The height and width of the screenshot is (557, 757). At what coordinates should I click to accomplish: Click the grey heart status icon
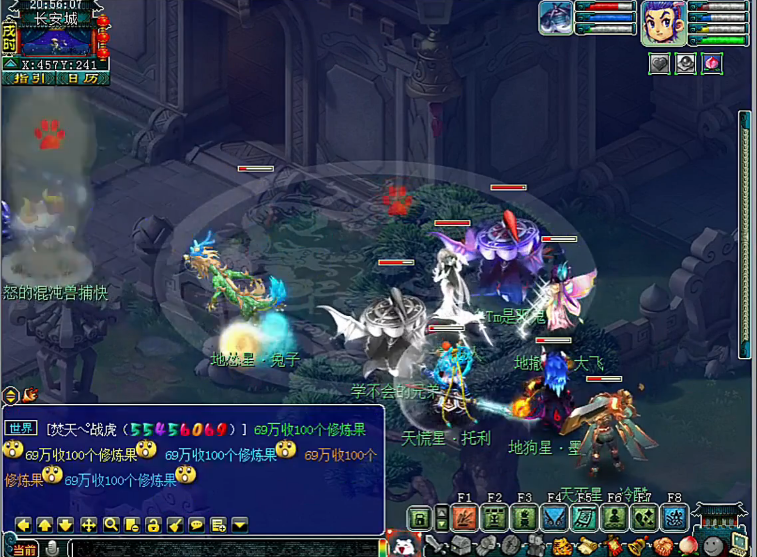(x=659, y=63)
